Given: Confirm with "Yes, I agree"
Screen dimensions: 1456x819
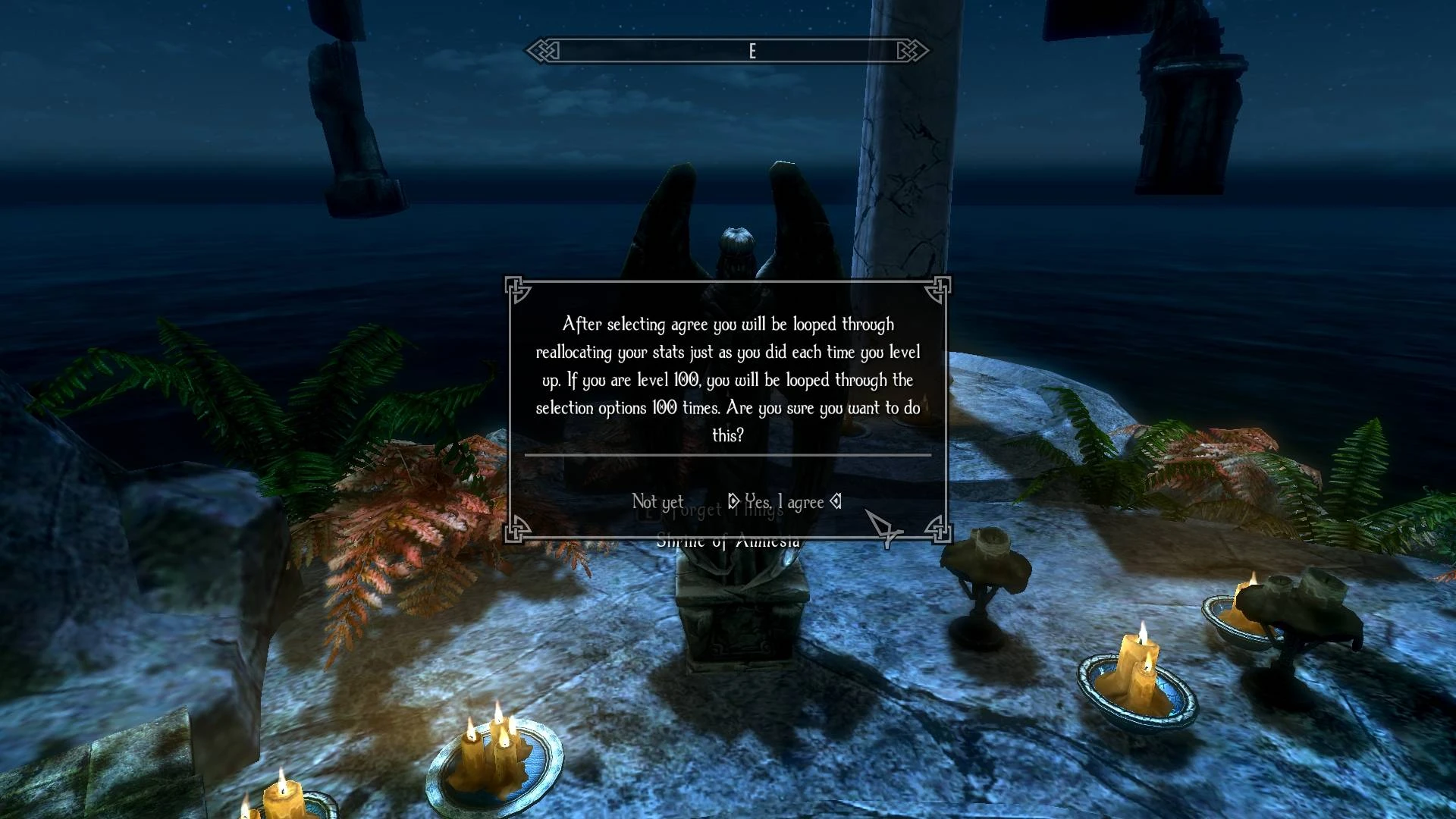Looking at the screenshot, I should (x=784, y=502).
